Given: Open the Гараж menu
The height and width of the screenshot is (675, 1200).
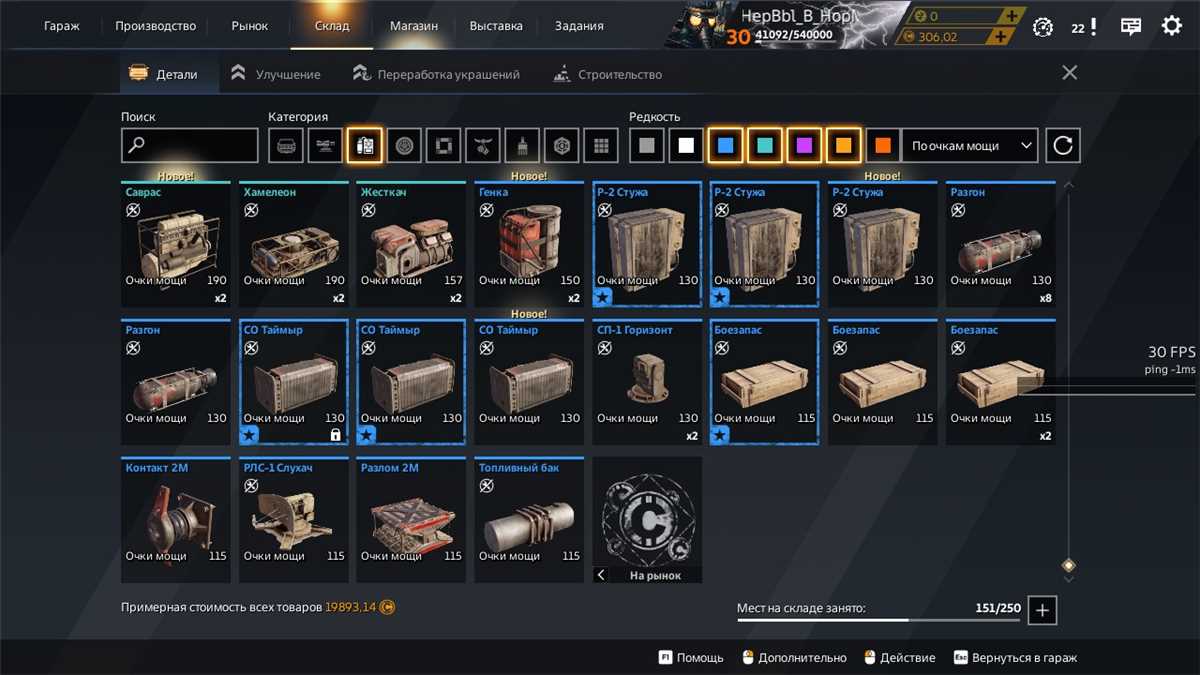Looking at the screenshot, I should [62, 26].
